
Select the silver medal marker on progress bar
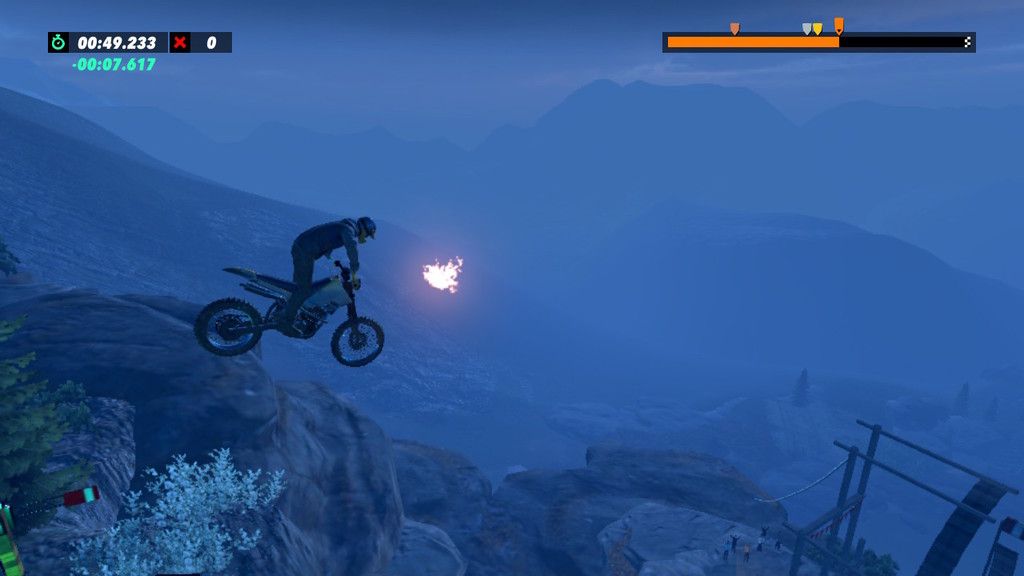pos(807,29)
